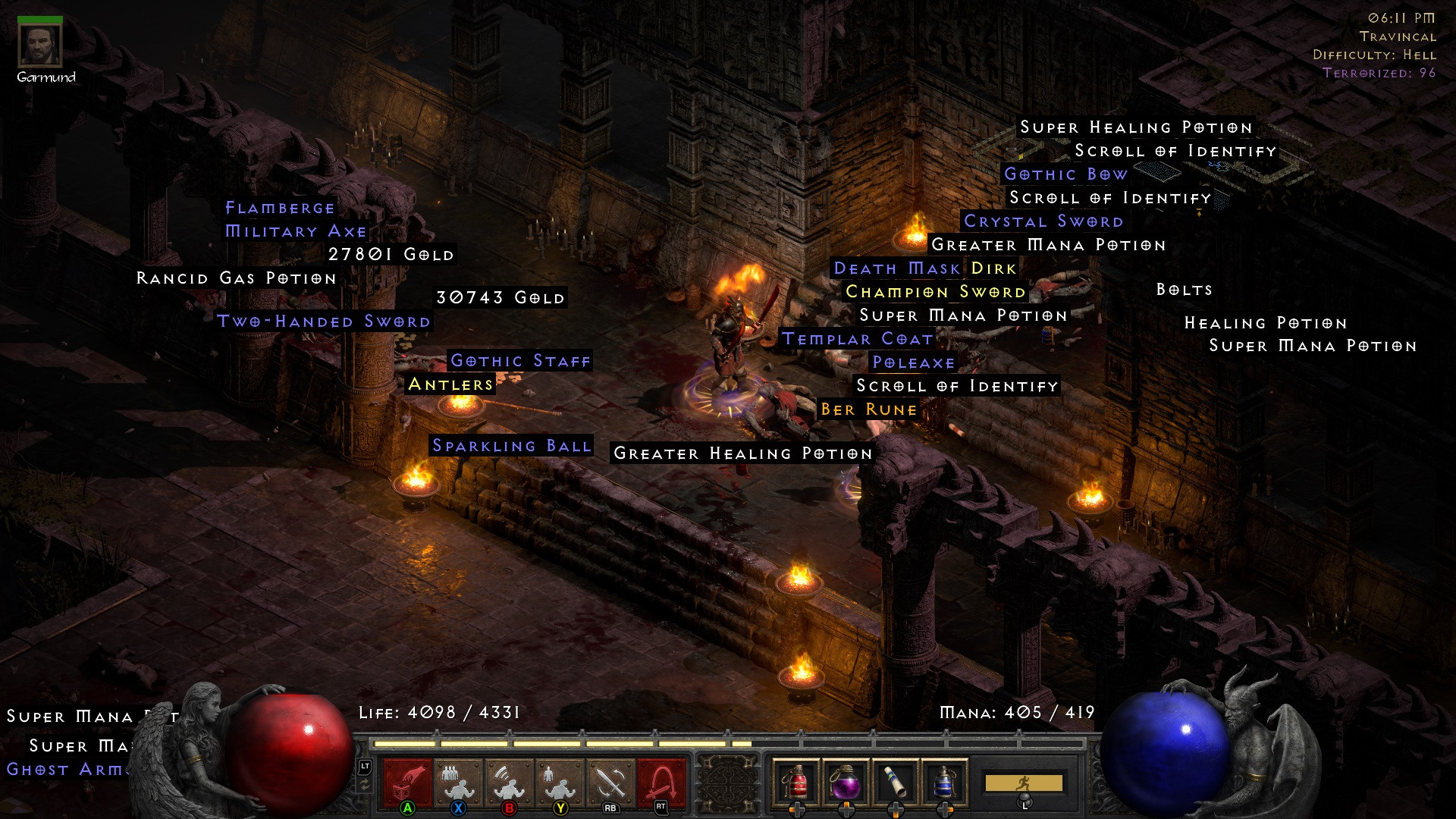Grab the 30743 Gold pile label
Screen dimensions: 1456x819
point(500,298)
